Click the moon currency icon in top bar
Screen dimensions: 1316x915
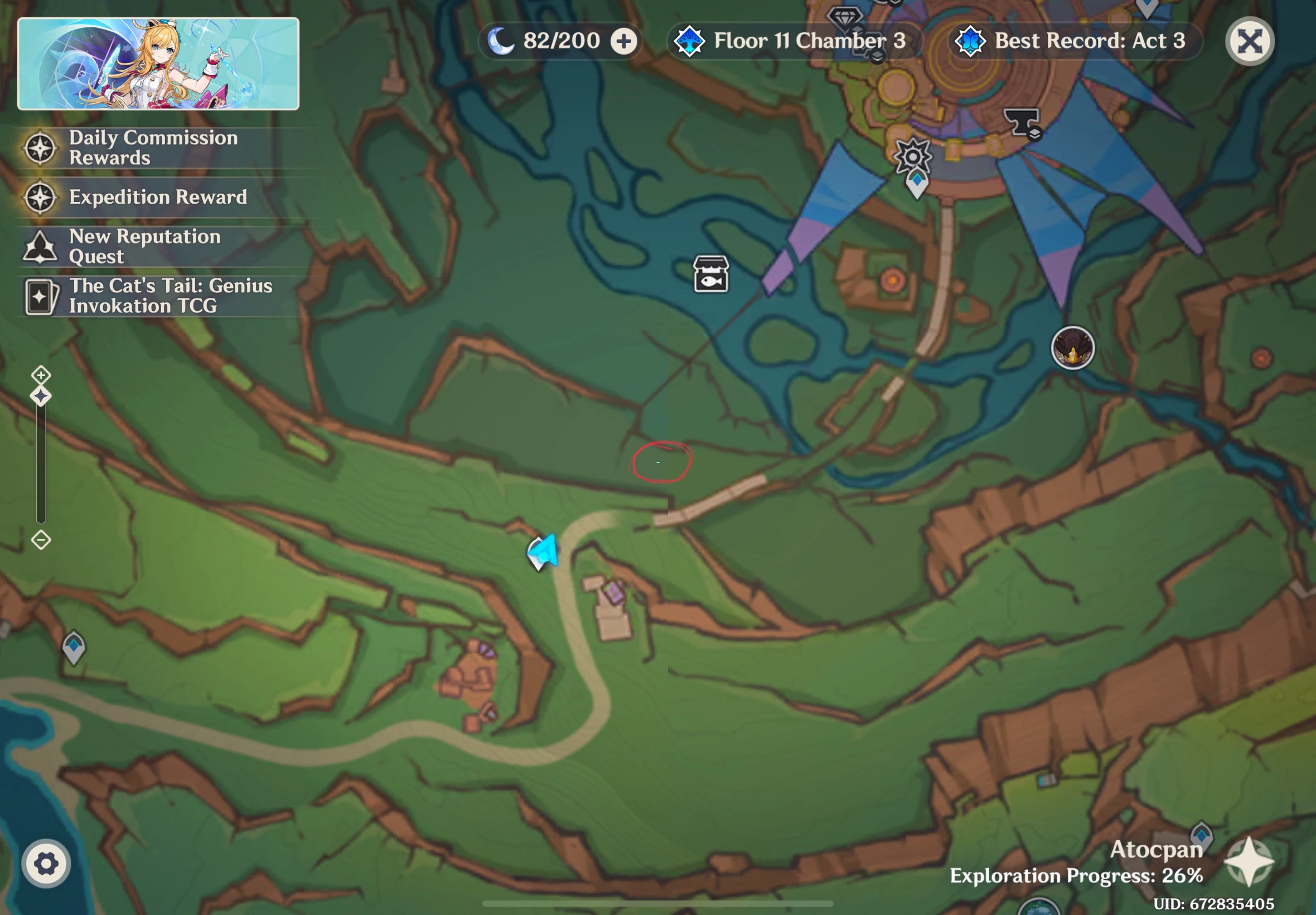(500, 40)
